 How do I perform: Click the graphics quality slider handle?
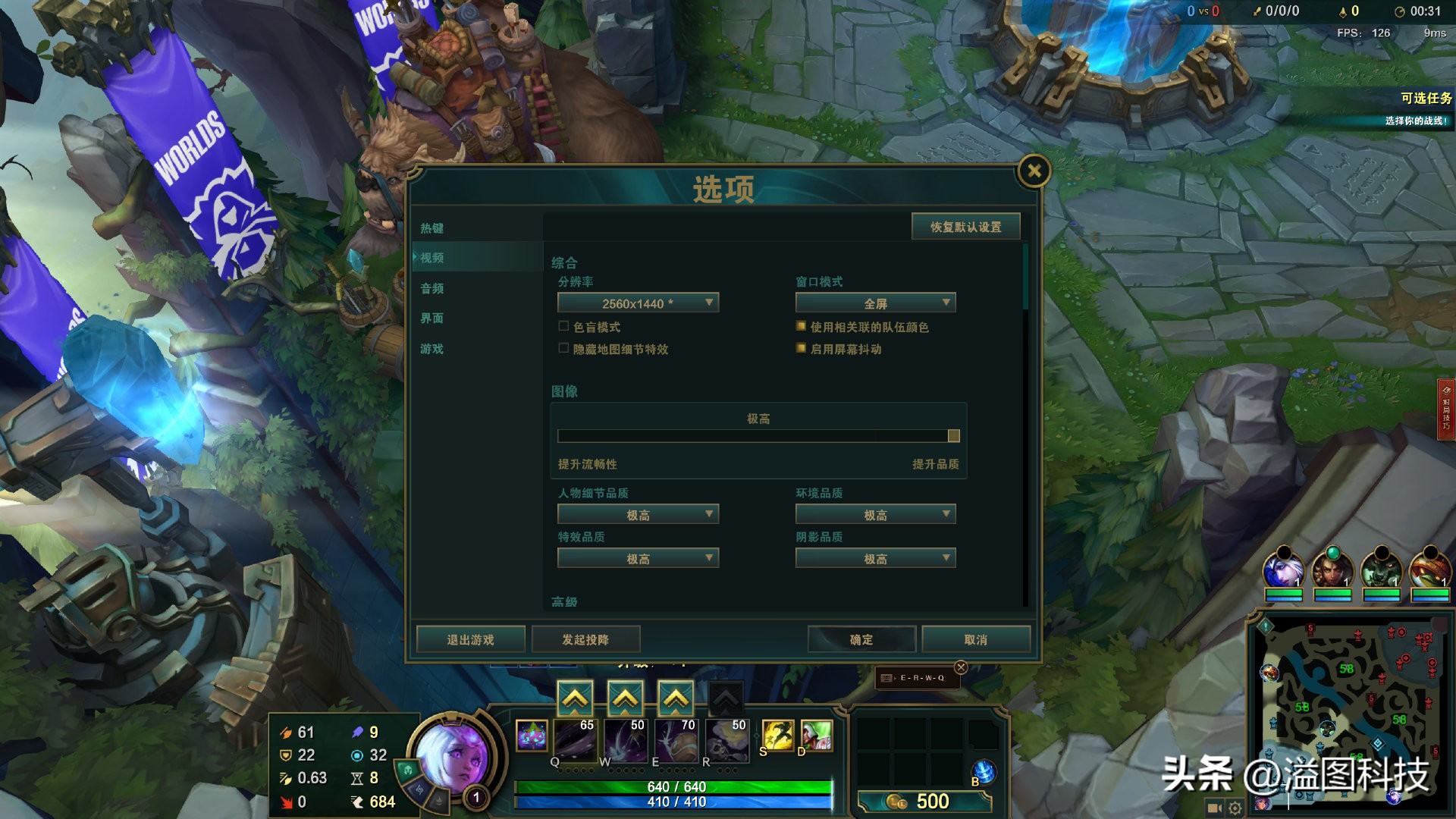[953, 436]
